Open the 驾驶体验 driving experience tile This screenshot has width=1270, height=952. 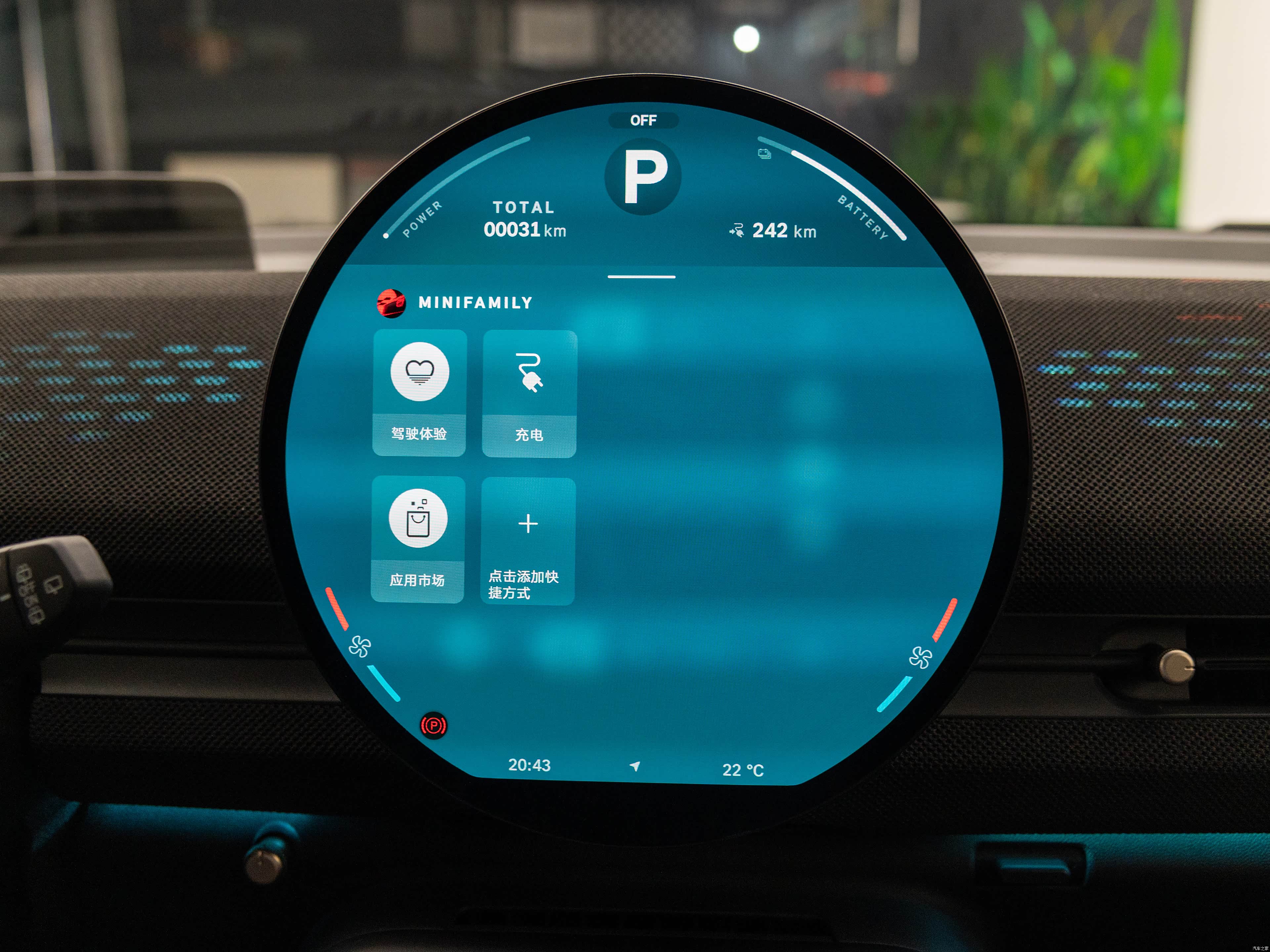[419, 393]
